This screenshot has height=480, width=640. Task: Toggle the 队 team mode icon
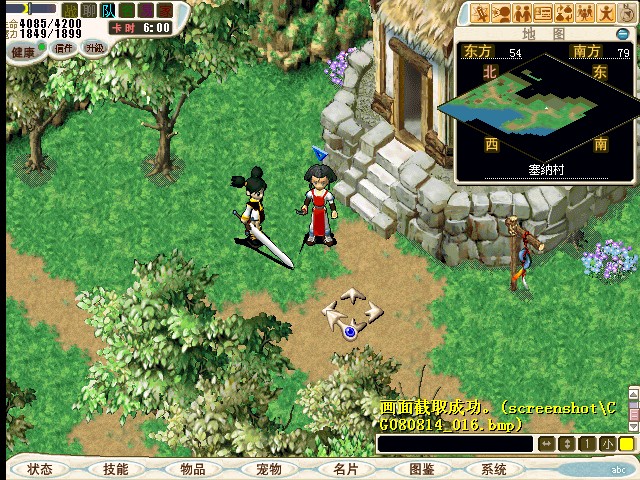pyautogui.click(x=107, y=10)
